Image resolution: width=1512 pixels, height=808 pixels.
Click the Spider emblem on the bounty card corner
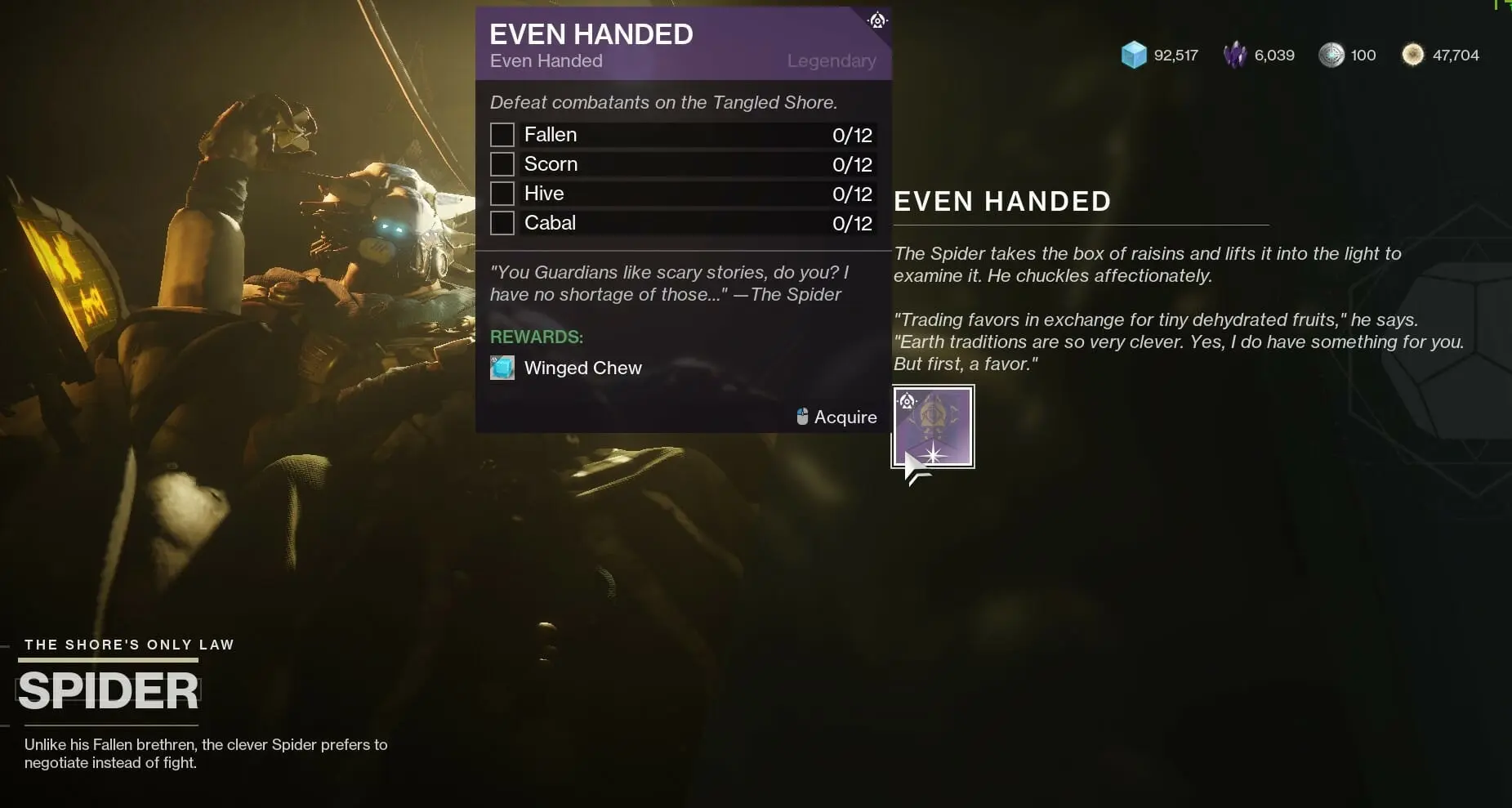click(x=876, y=20)
